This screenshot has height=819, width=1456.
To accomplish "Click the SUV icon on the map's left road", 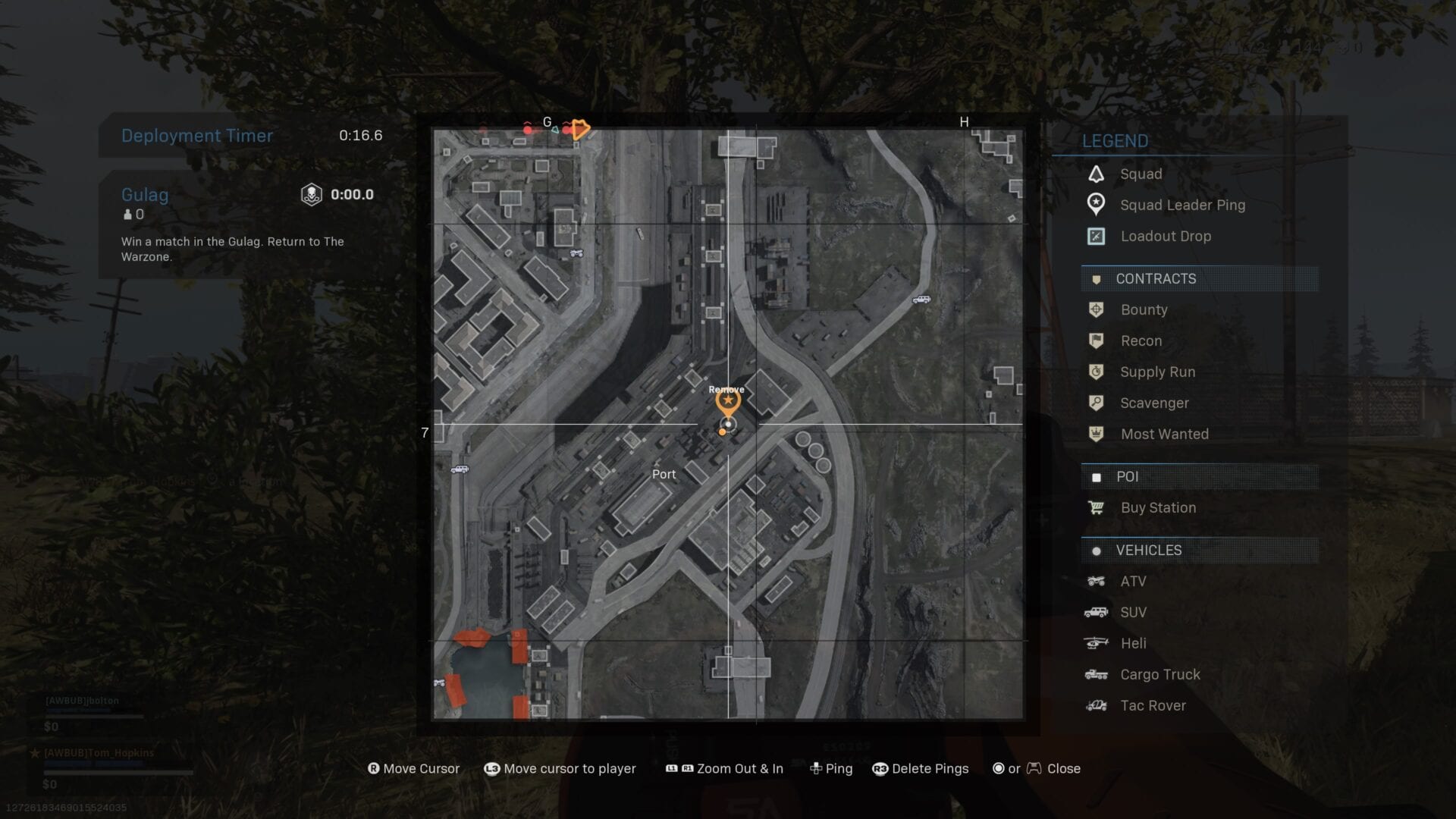I will [x=460, y=469].
